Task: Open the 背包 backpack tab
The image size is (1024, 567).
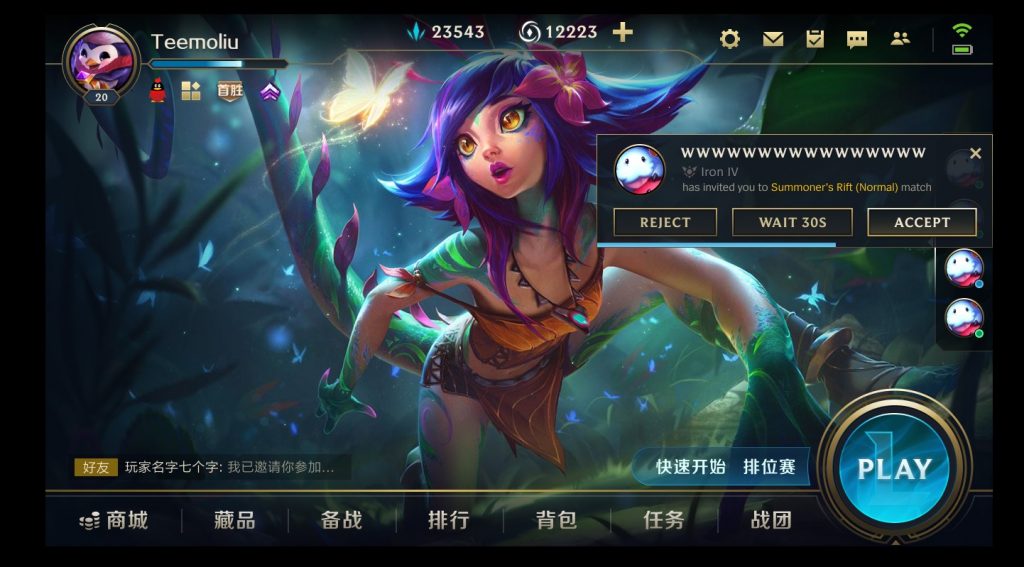Action: click(x=556, y=520)
